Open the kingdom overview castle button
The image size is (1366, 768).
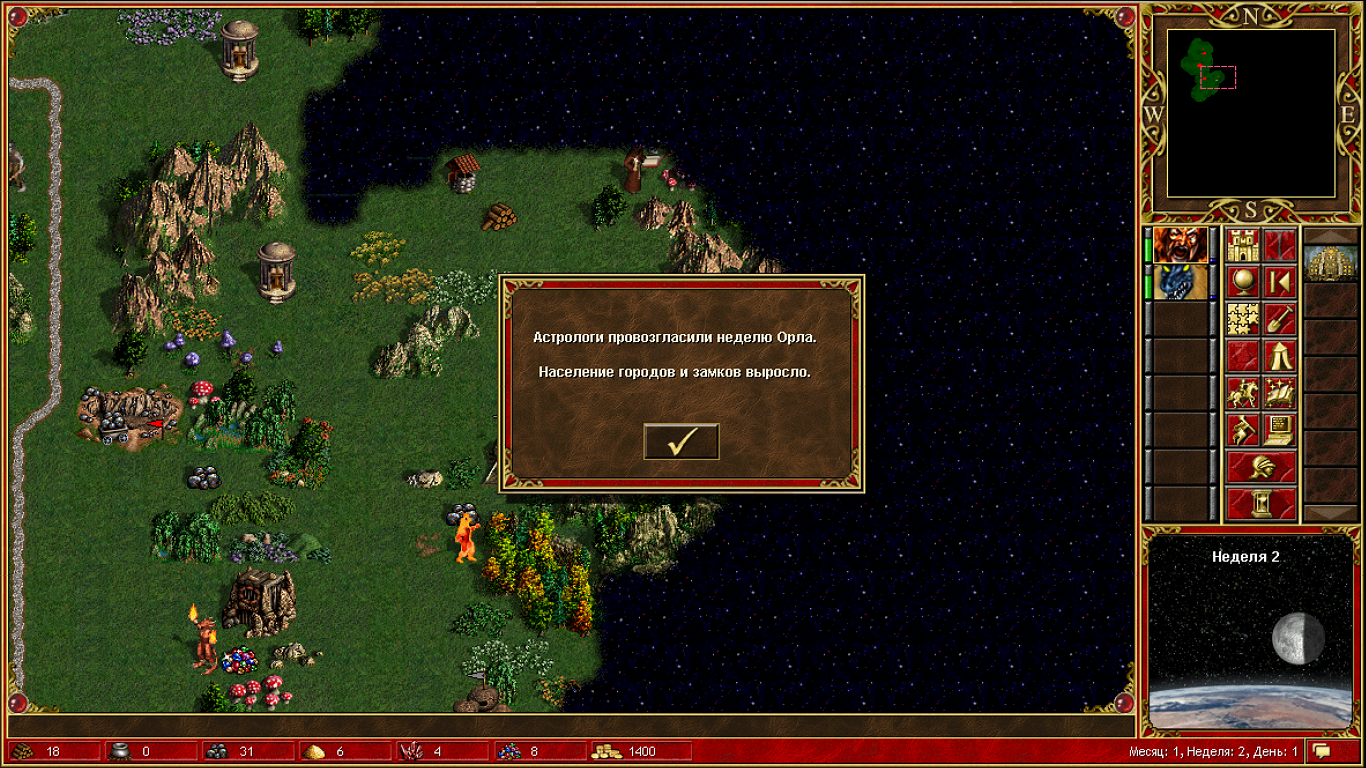point(1243,245)
